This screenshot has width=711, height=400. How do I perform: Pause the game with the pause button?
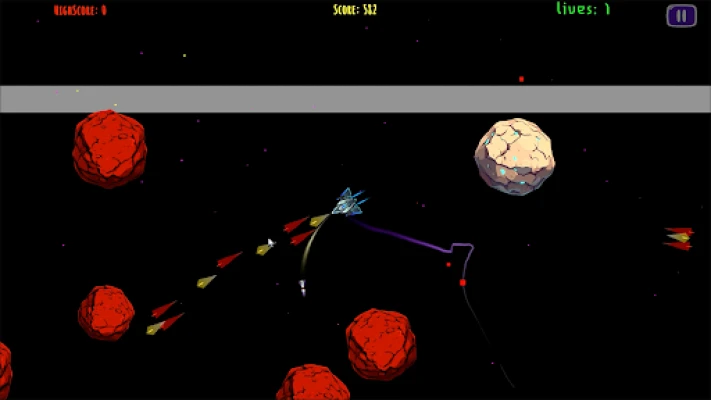(681, 15)
